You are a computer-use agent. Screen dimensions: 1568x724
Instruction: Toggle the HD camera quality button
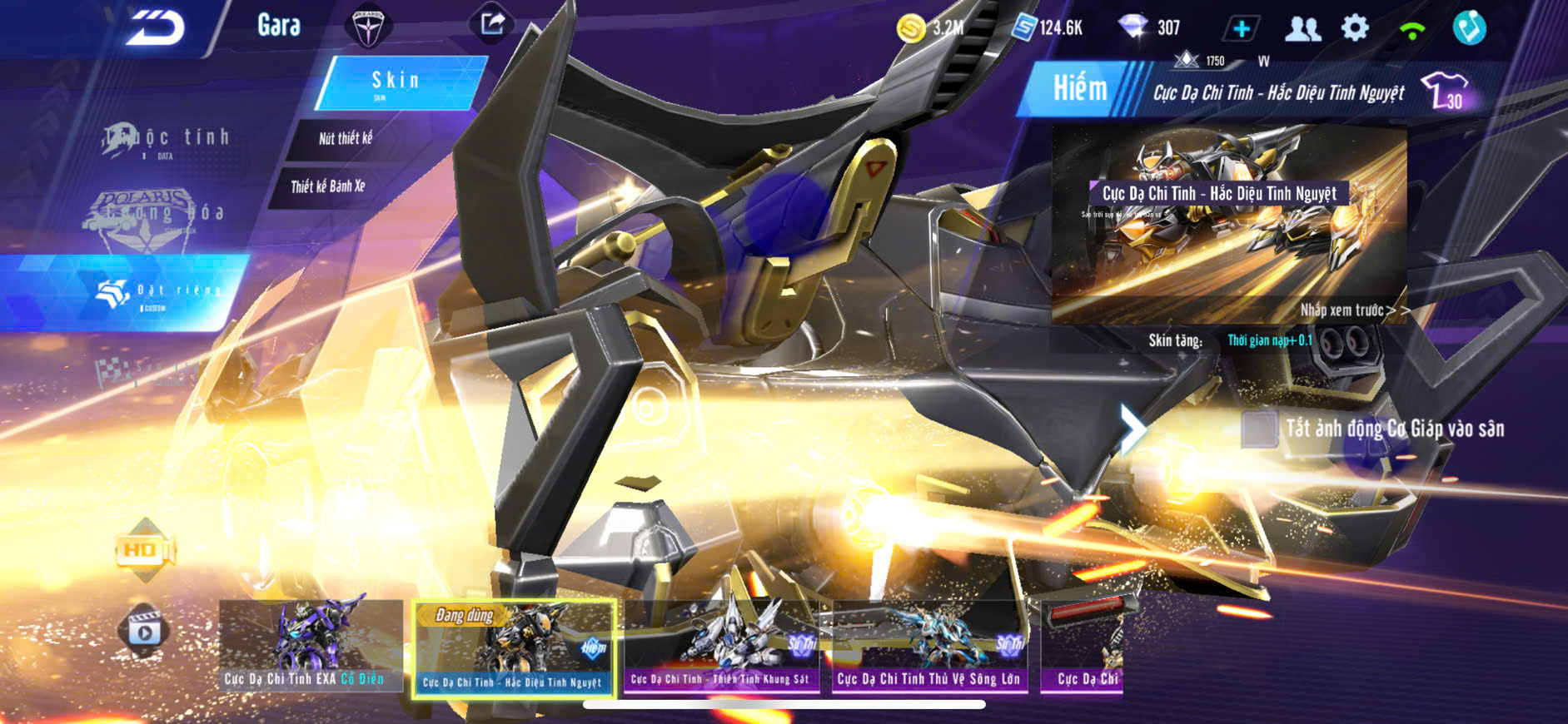pos(144,550)
